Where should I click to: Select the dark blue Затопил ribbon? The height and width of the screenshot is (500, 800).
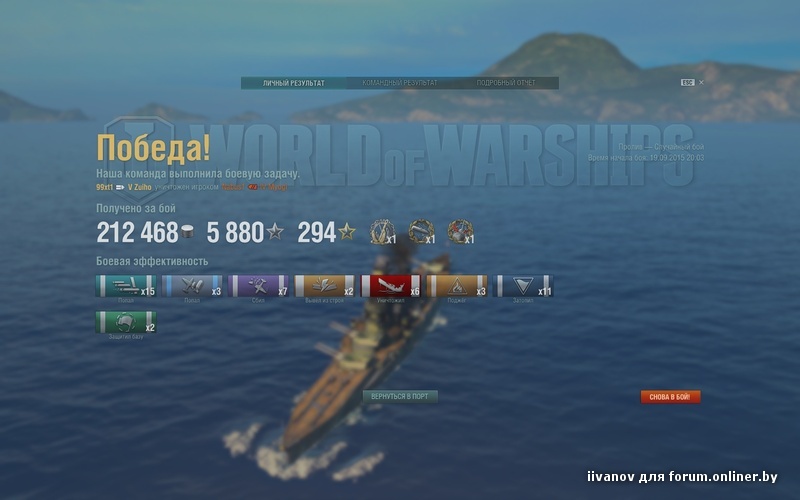[x=524, y=287]
